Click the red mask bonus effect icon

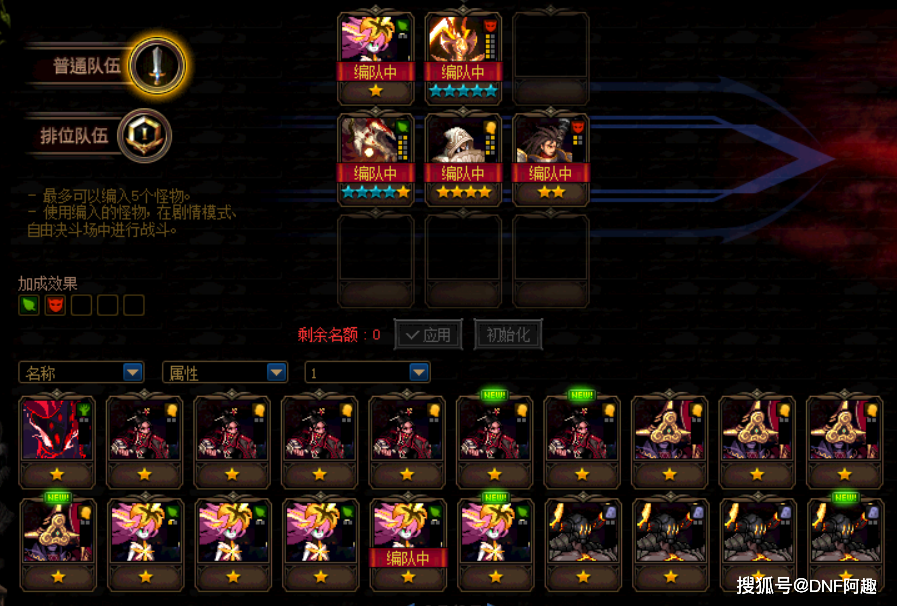(55, 305)
